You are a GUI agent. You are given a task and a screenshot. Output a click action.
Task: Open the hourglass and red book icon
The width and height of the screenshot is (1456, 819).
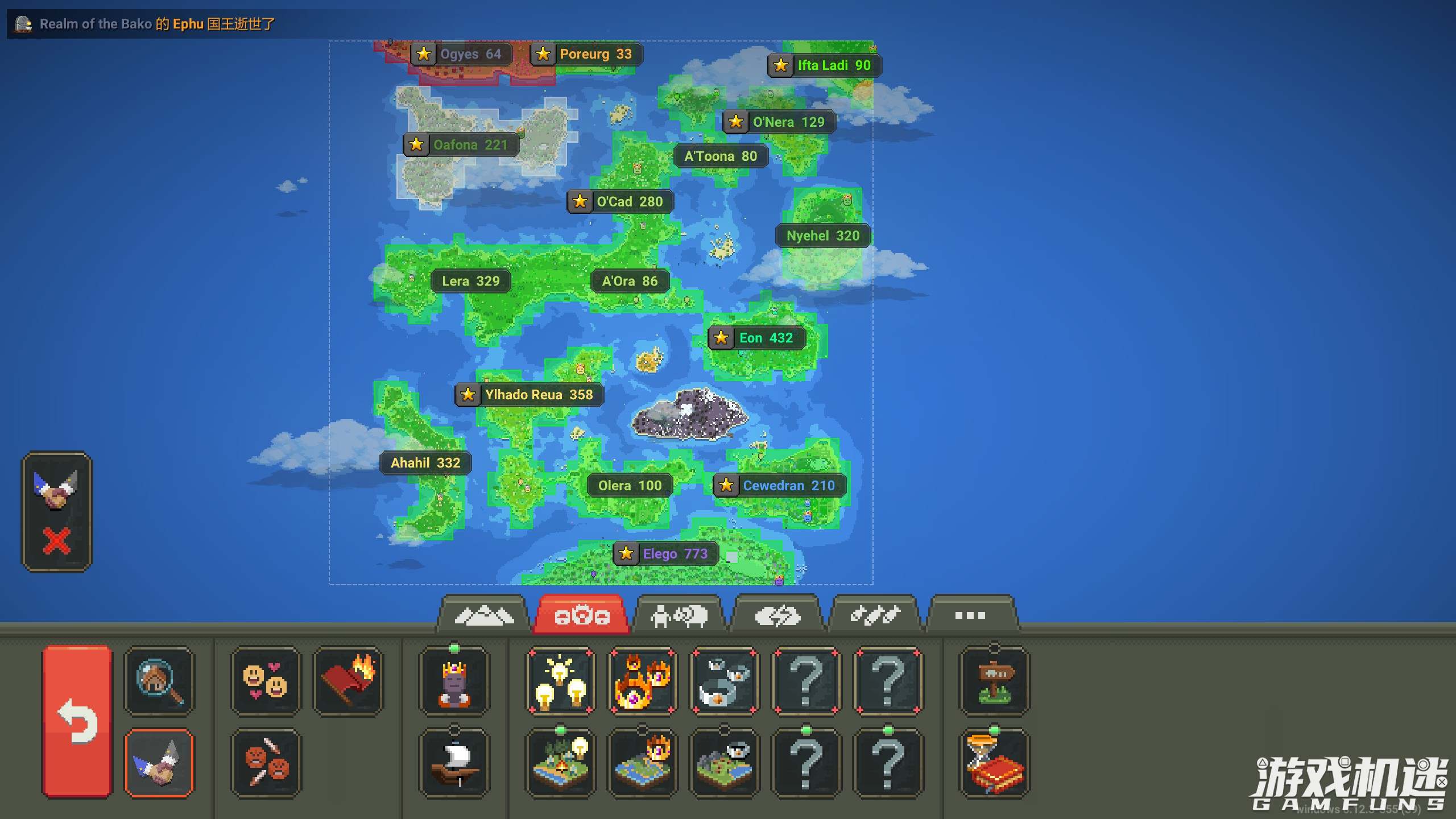[x=994, y=763]
